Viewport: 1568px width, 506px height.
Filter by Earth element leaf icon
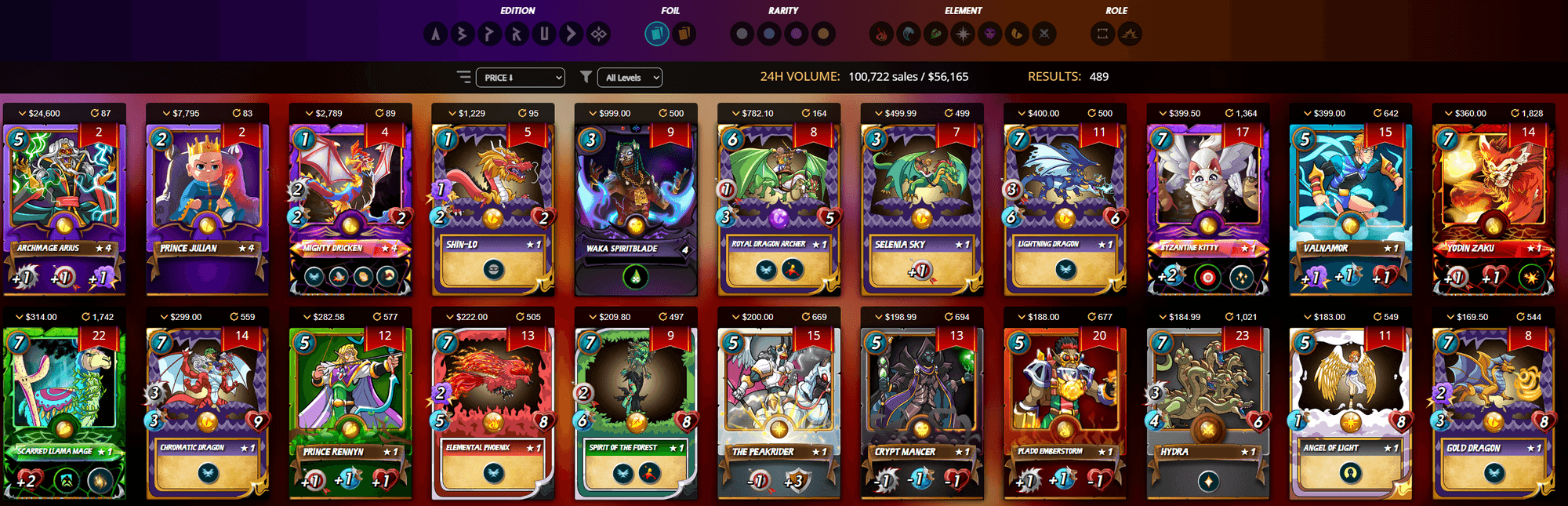point(935,34)
